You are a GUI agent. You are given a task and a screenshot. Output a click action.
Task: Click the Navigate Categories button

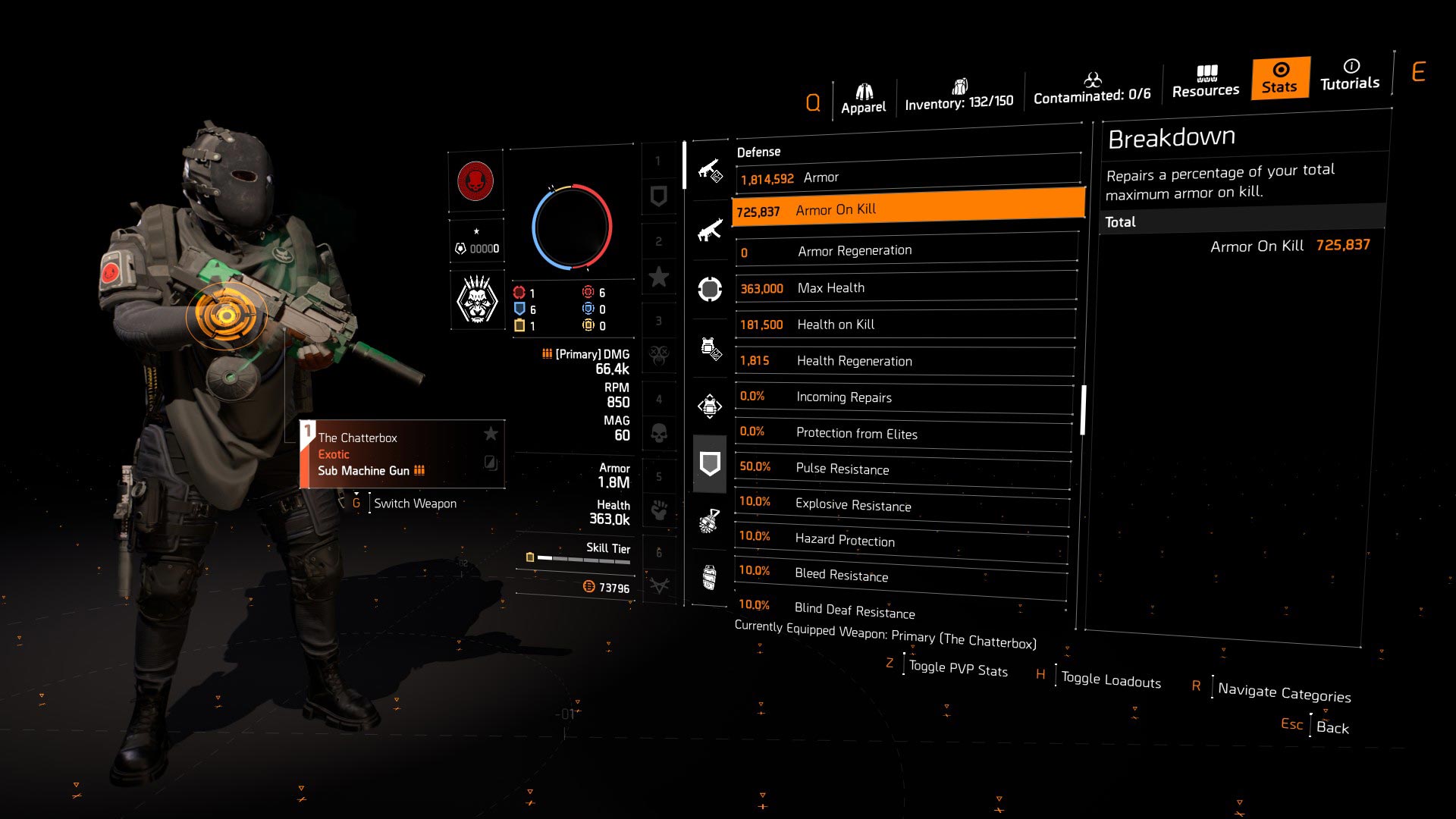[x=1285, y=692]
